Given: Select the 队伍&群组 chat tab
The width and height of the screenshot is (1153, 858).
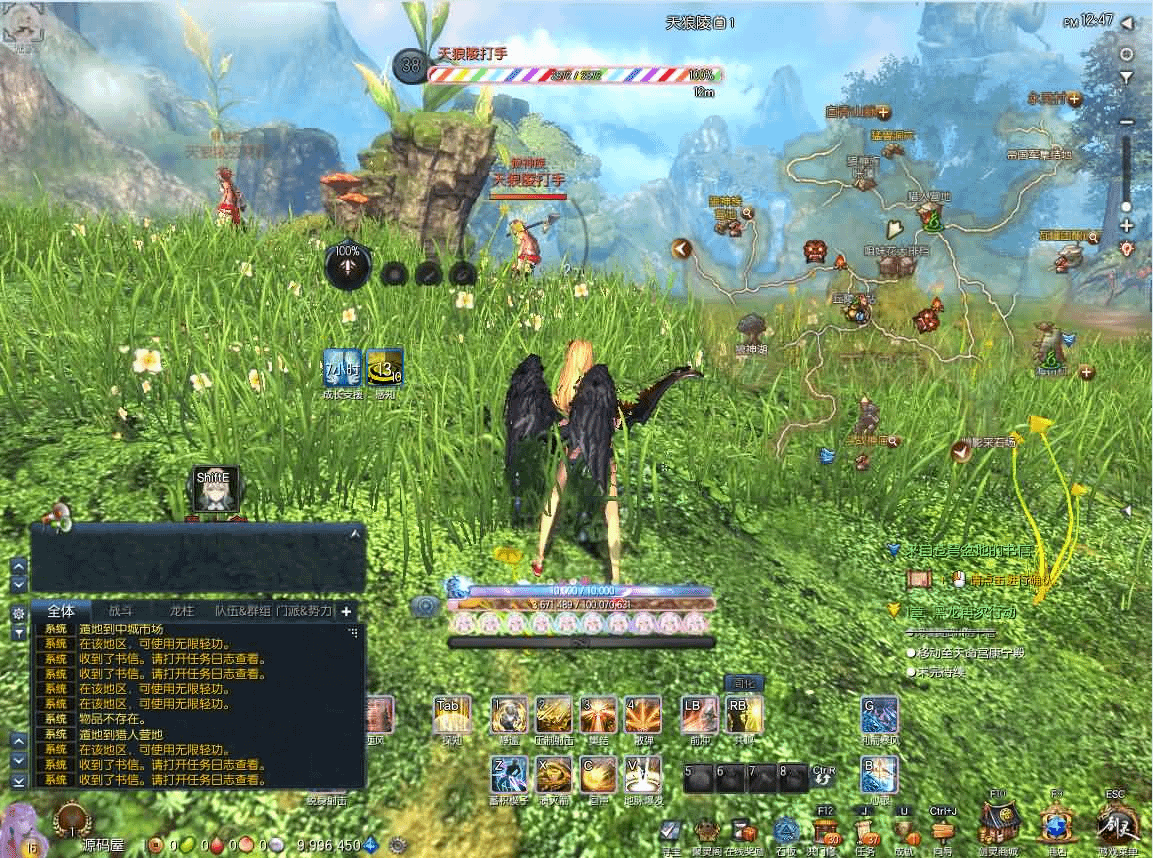Looking at the screenshot, I should pos(243,610).
